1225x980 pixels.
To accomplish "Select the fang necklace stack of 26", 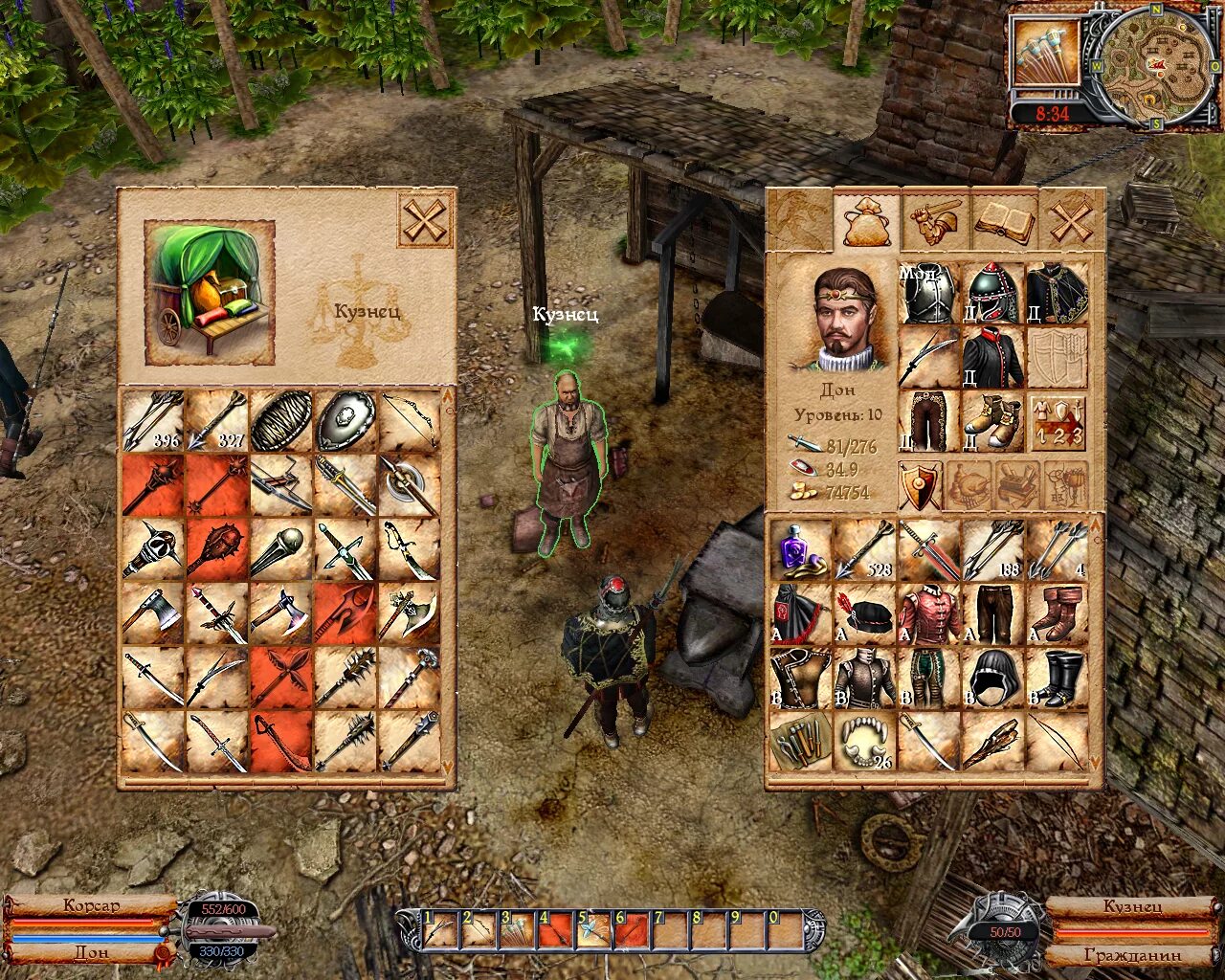I will (x=865, y=742).
